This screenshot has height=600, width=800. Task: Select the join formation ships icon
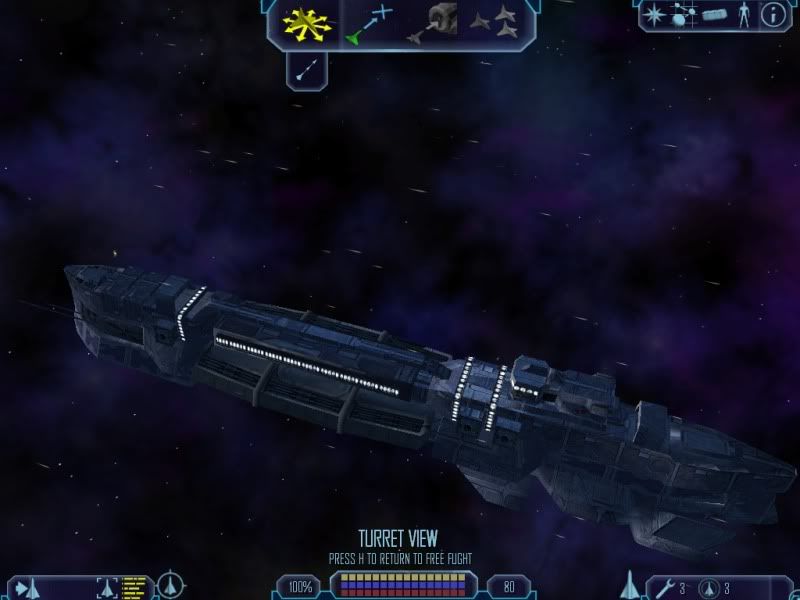pos(494,23)
